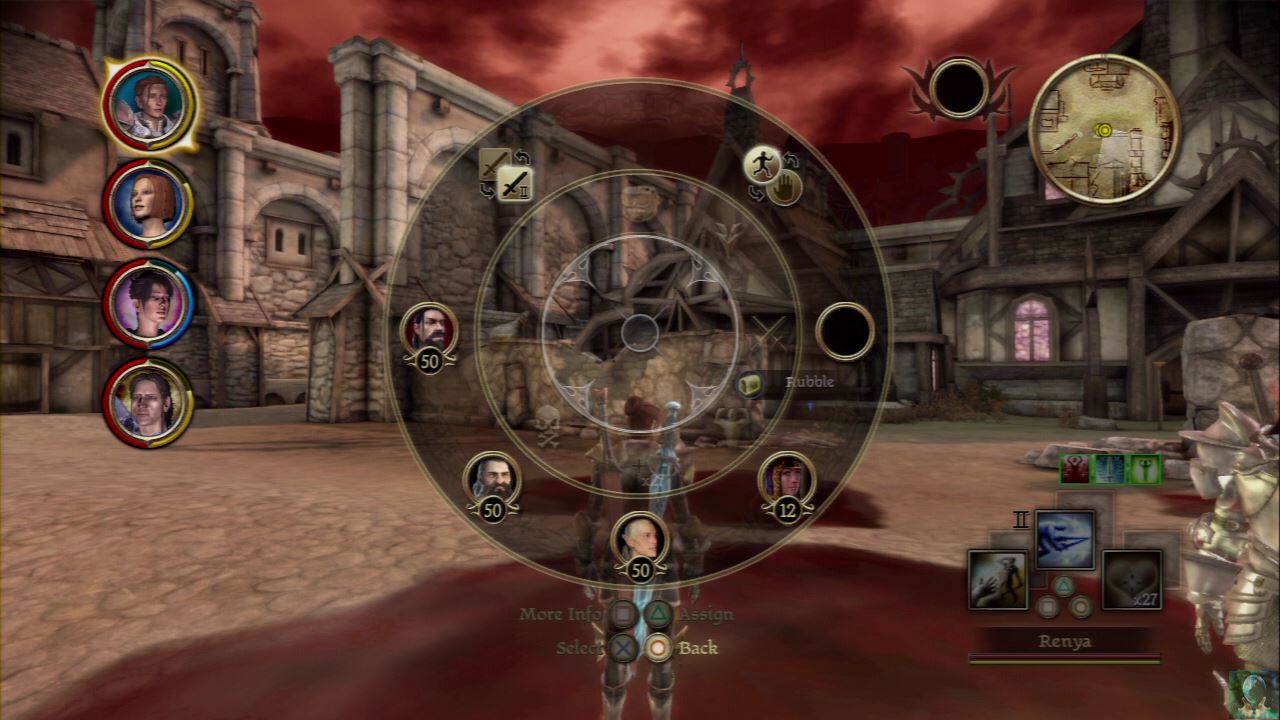Use the heart item quickslot with x27

[x=1131, y=580]
